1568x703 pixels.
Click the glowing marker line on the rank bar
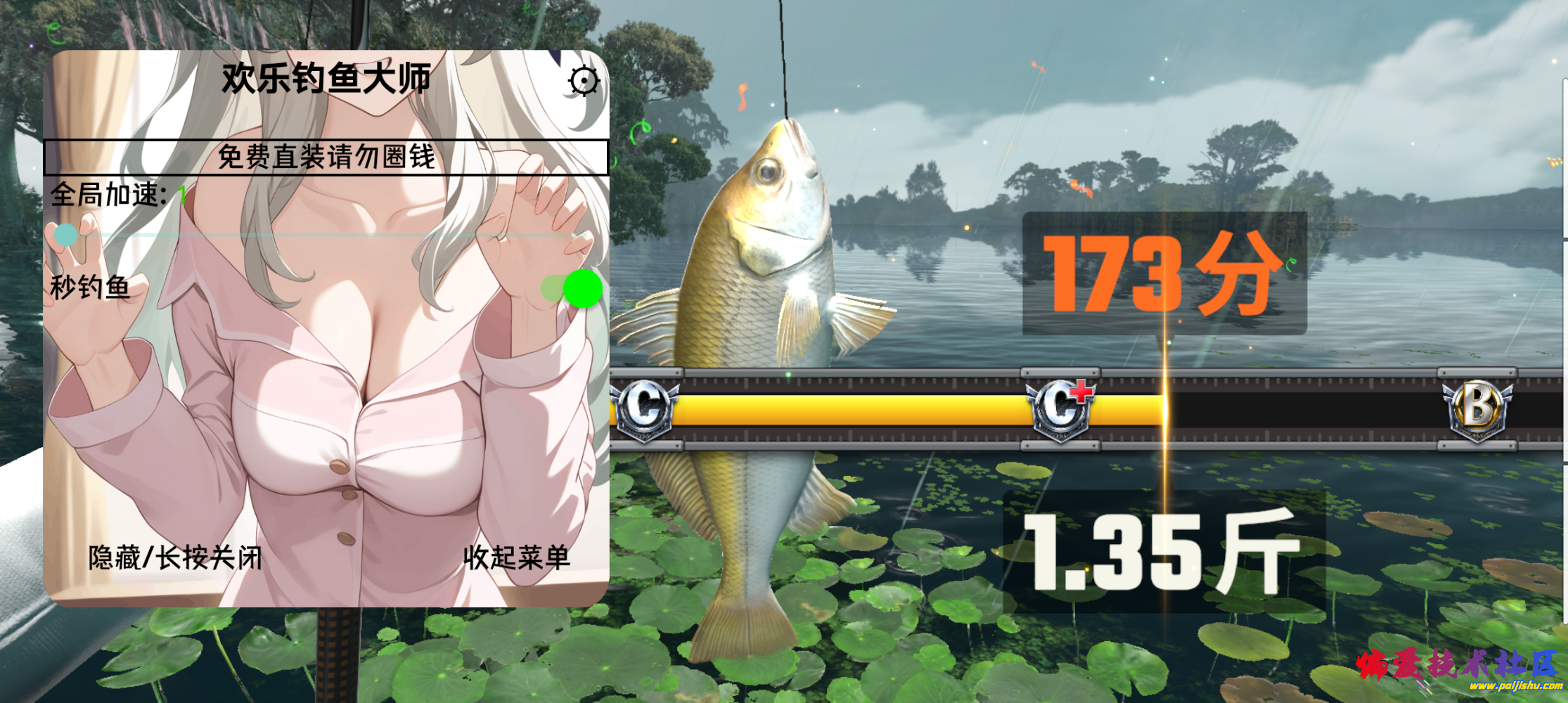pos(1165,406)
